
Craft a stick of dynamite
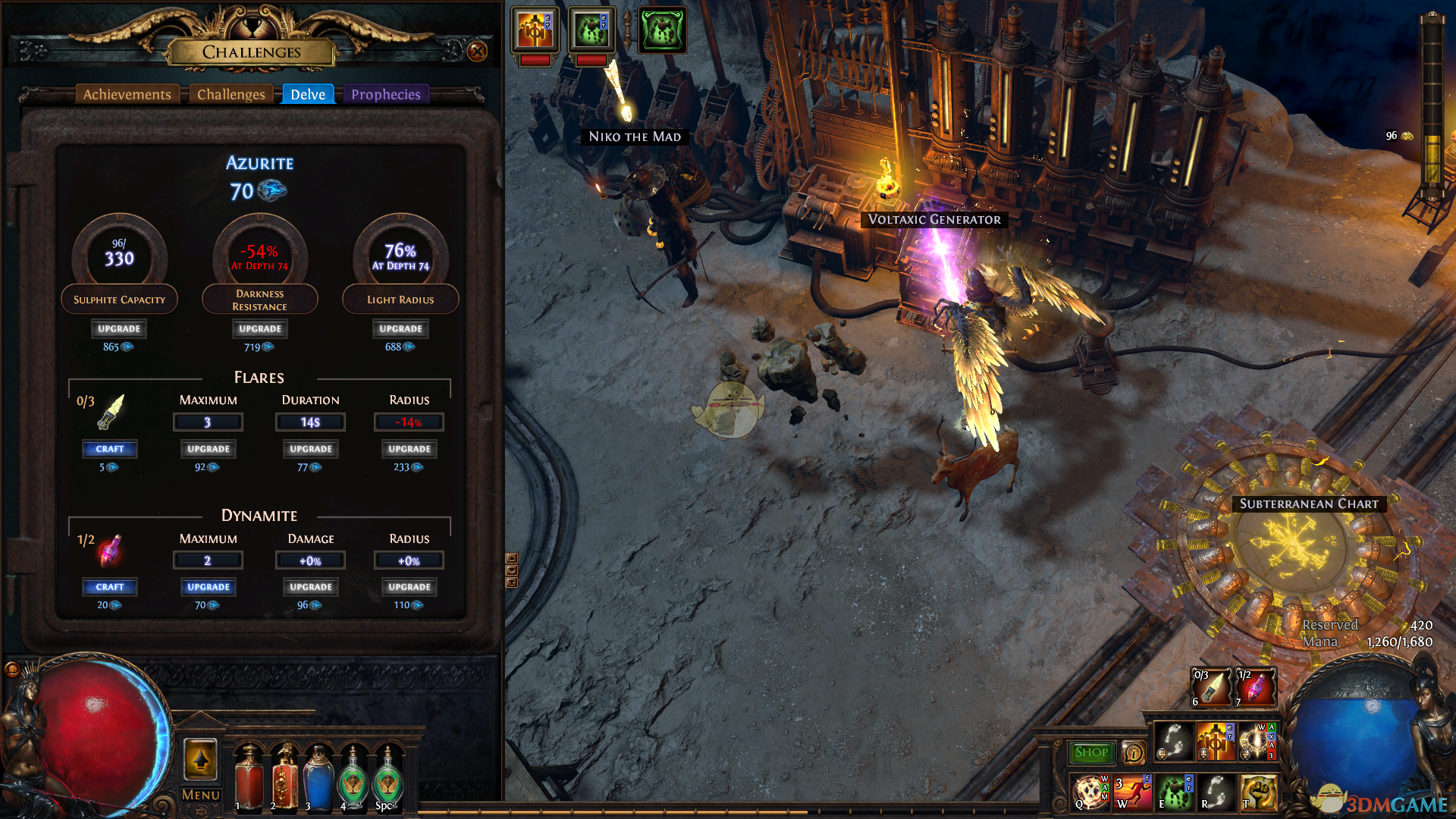click(x=109, y=587)
